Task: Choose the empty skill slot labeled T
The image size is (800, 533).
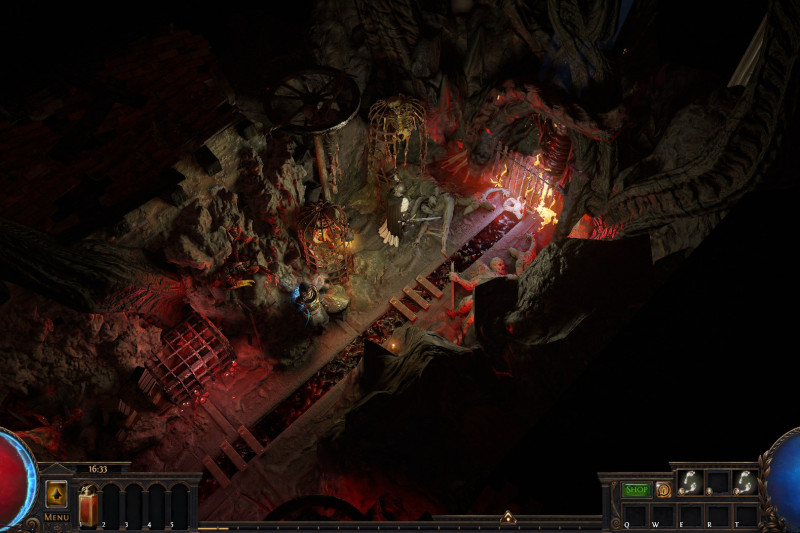Action: click(x=745, y=514)
